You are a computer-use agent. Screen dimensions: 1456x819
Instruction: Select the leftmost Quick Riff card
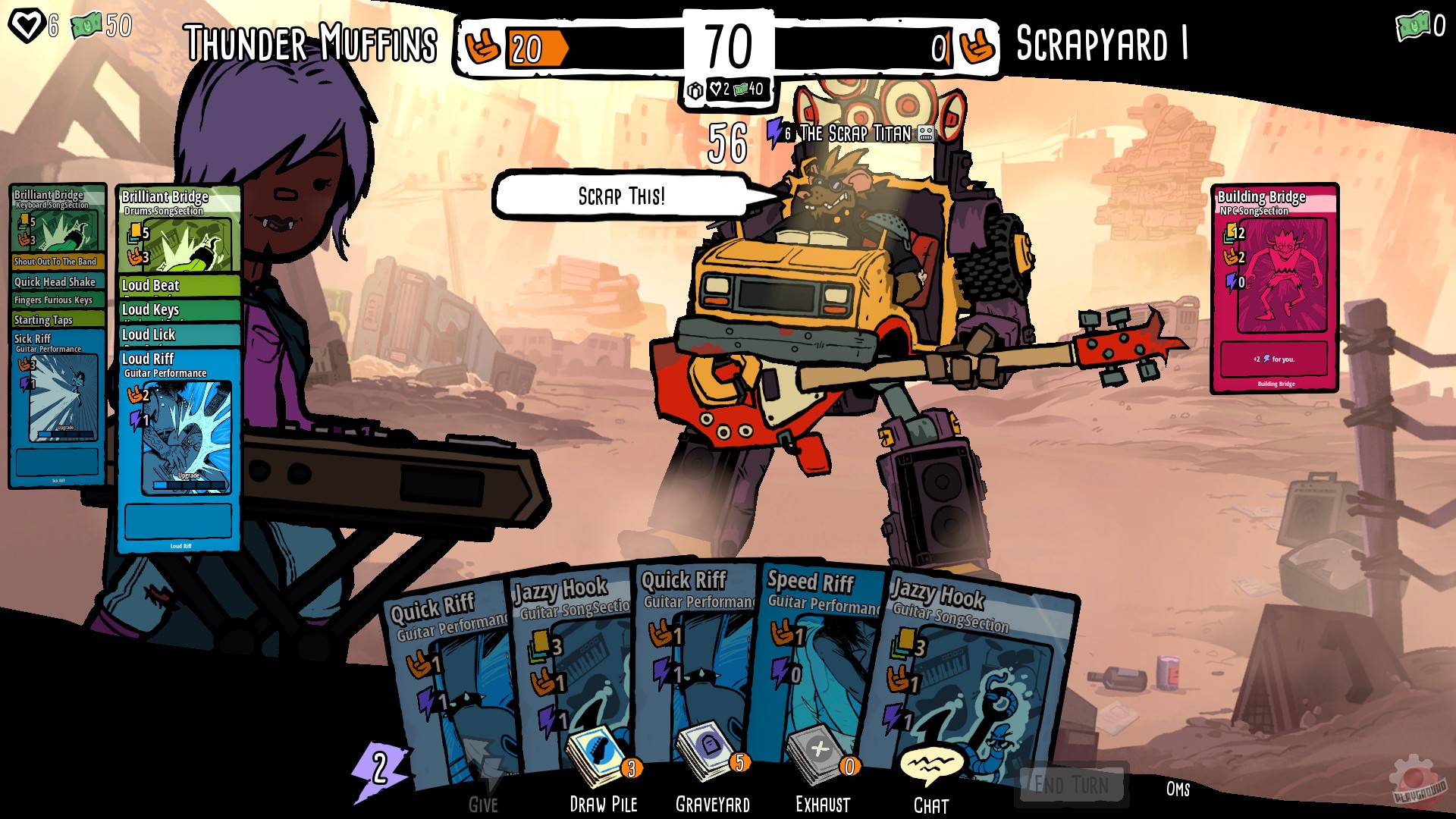447,667
